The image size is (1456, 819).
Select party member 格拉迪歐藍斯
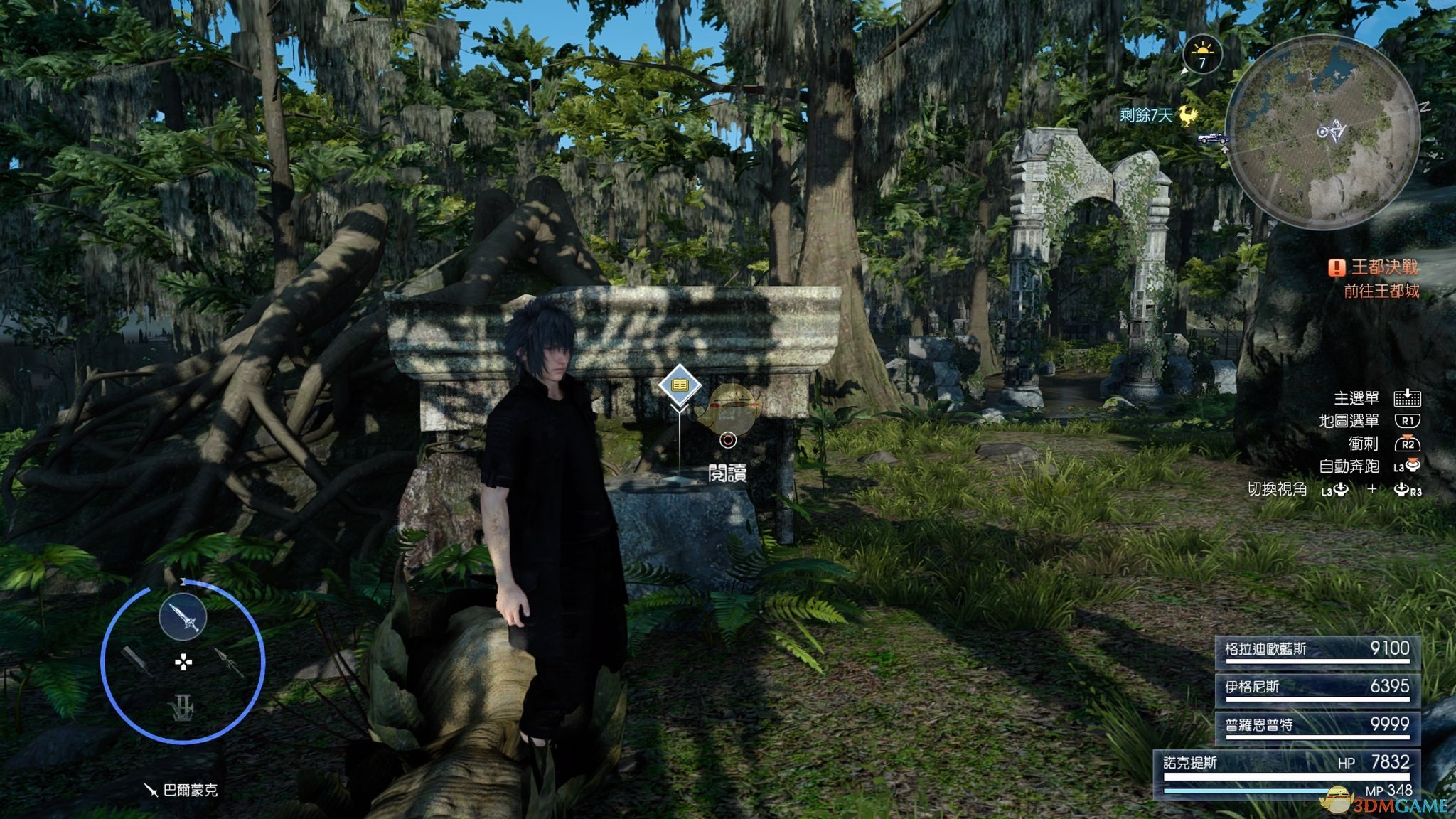point(1317,651)
